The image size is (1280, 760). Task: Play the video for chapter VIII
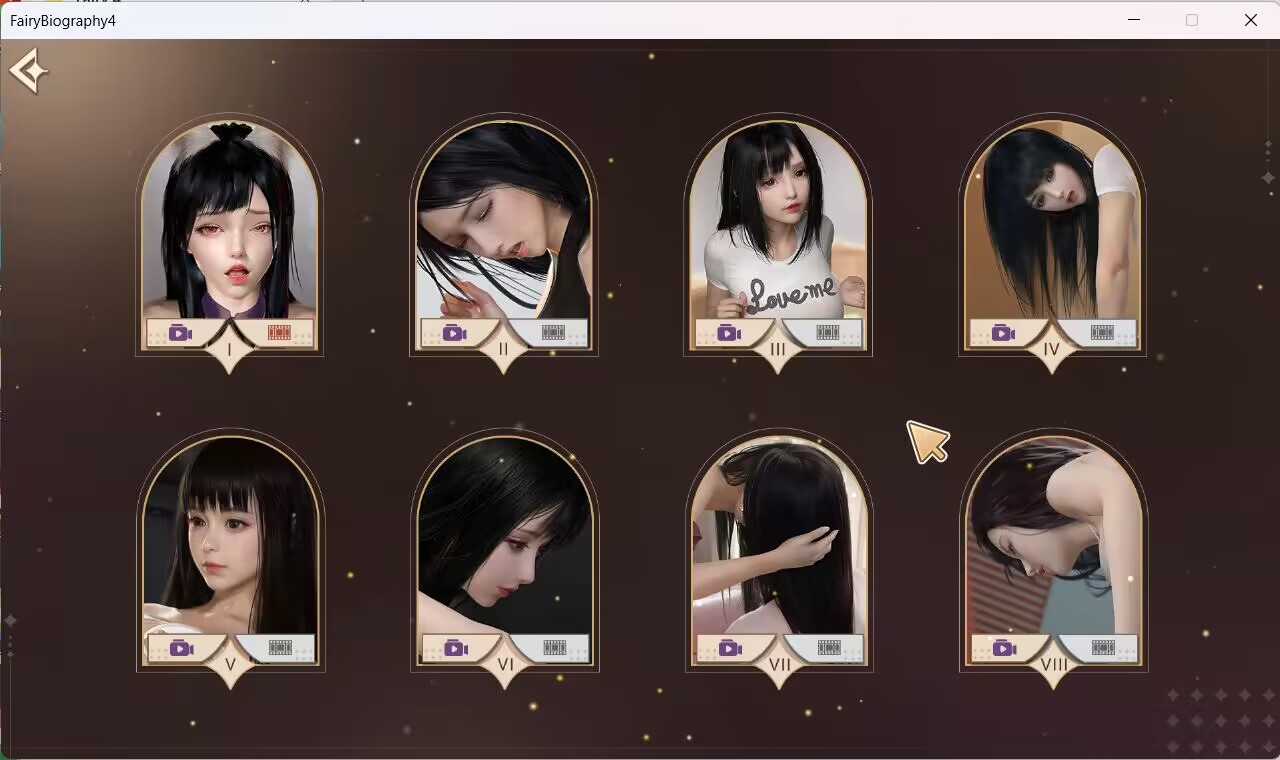pyautogui.click(x=1005, y=647)
